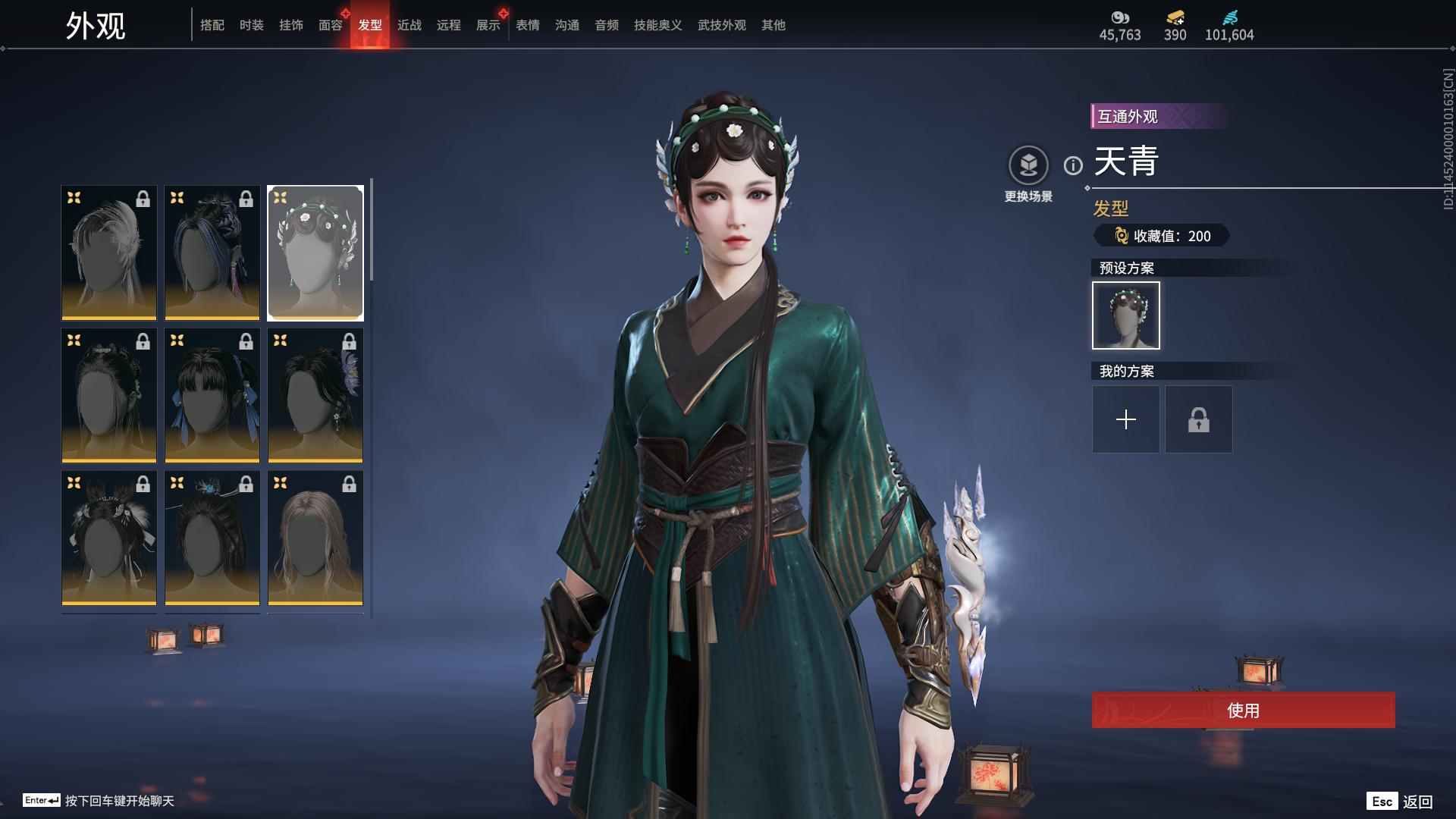This screenshot has width=1456, height=819.
Task: Switch to the 时装 tab
Action: click(251, 25)
